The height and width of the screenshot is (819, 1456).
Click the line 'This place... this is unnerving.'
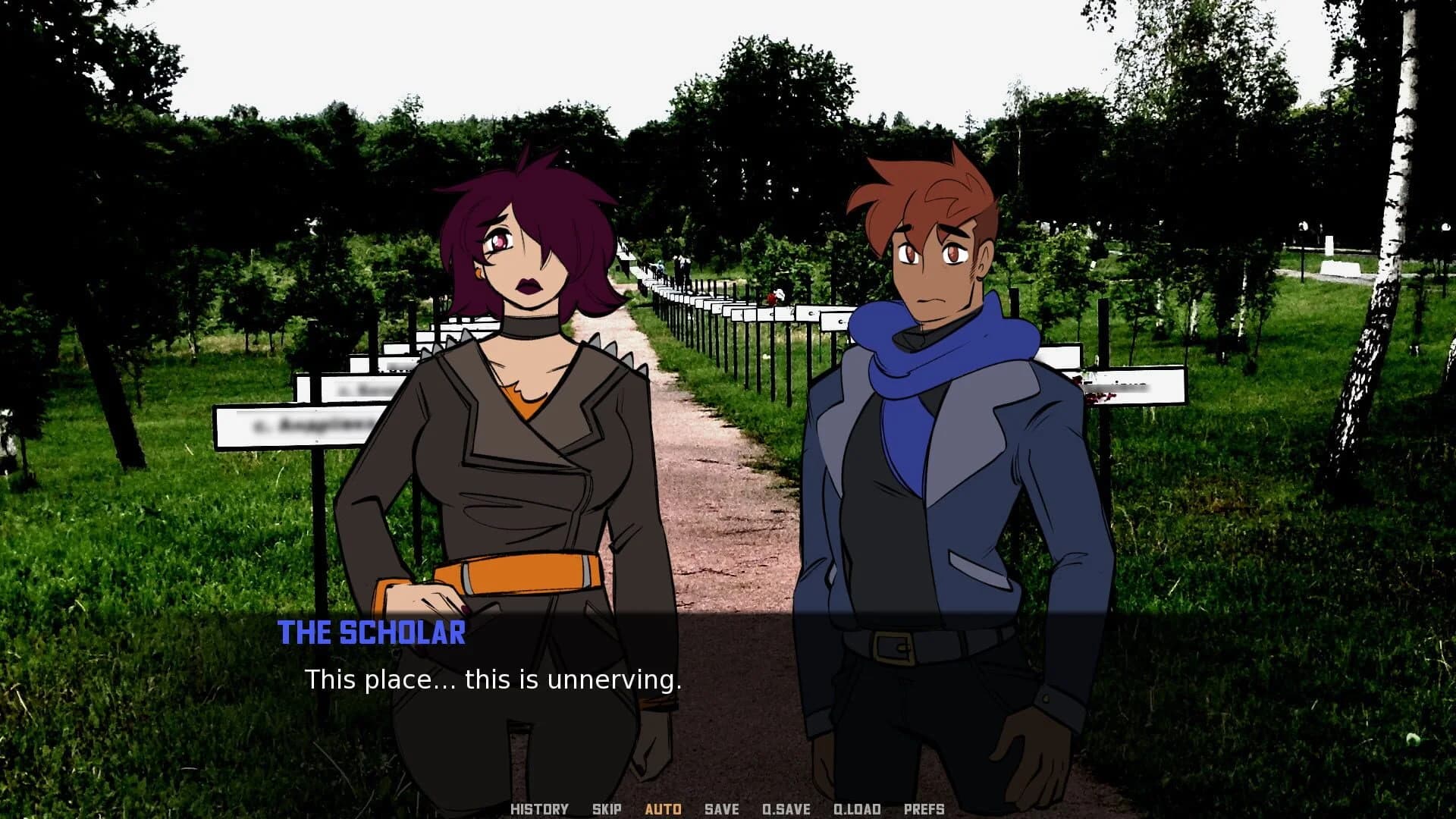[494, 680]
